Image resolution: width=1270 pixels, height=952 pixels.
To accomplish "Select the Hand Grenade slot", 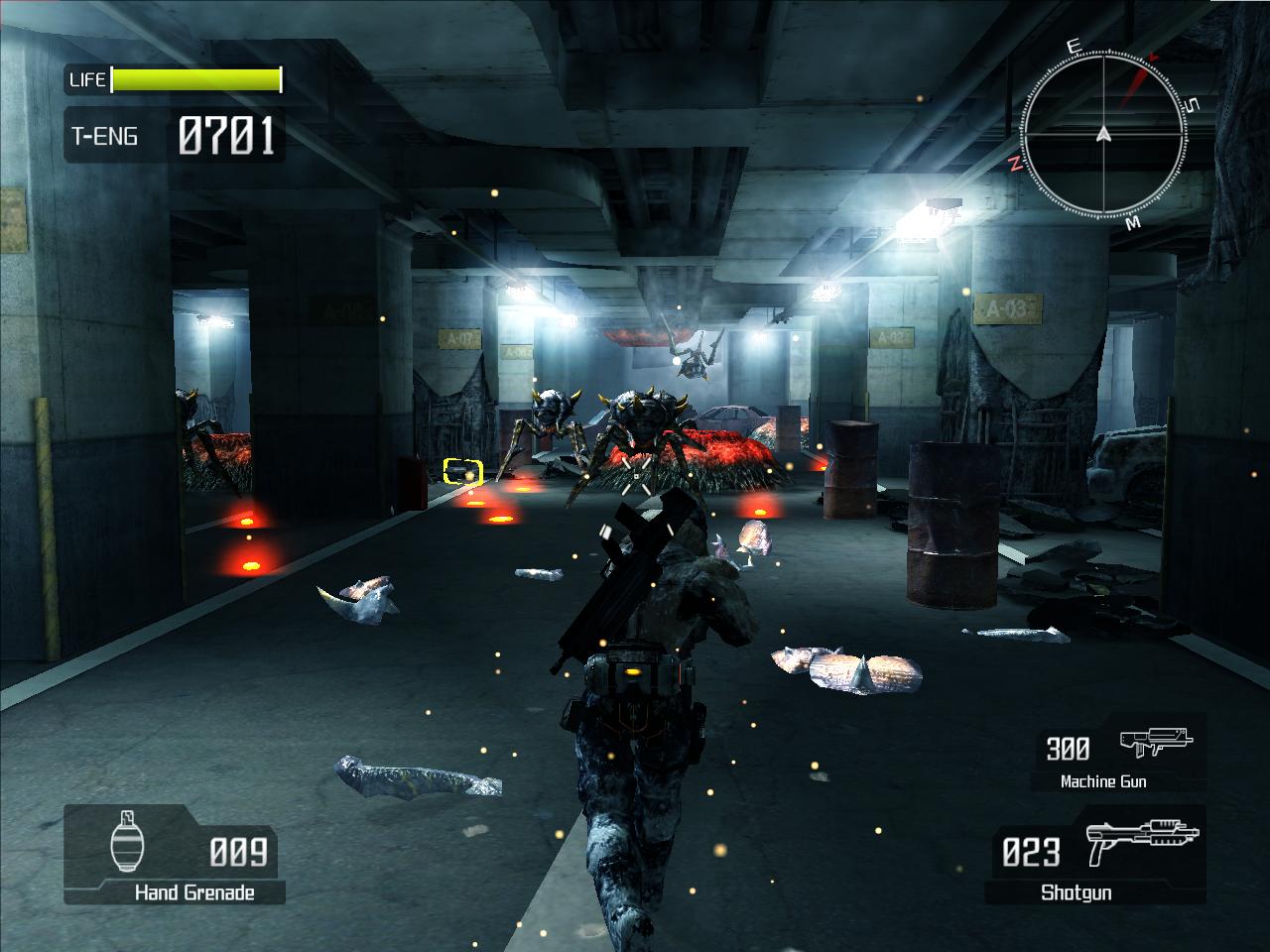I will [175, 855].
